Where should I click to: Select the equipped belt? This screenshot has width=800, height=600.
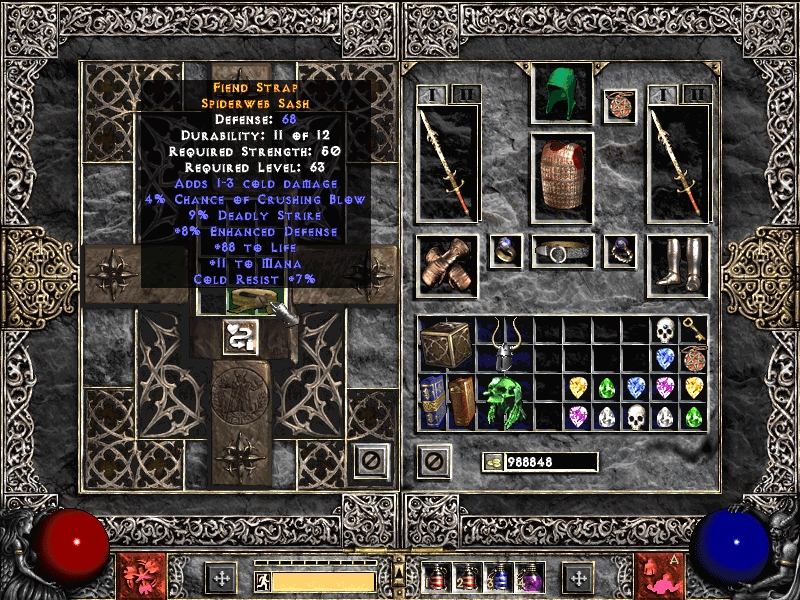pos(562,252)
